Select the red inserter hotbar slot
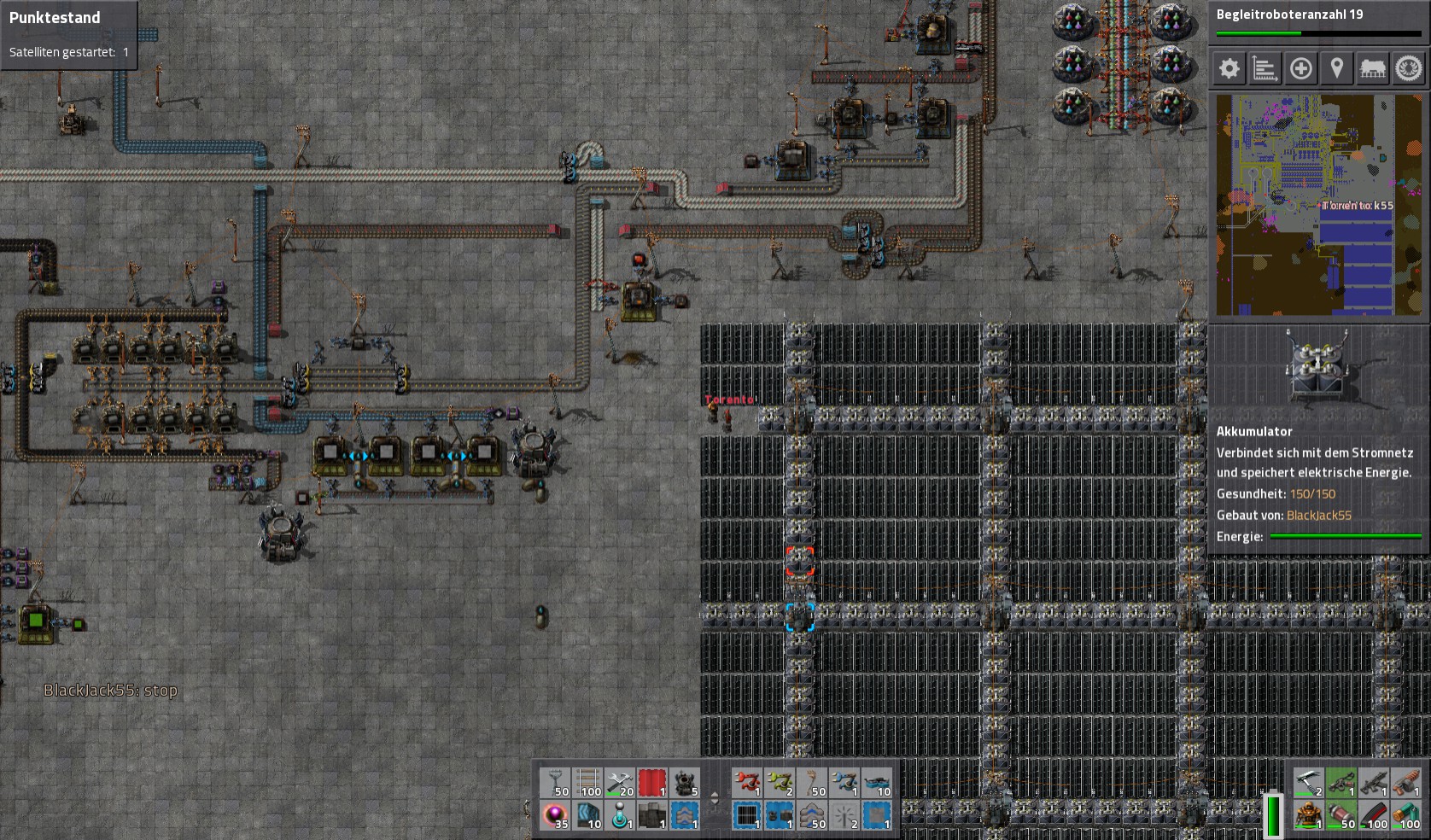Viewport: 1431px width, 840px height. [x=748, y=783]
